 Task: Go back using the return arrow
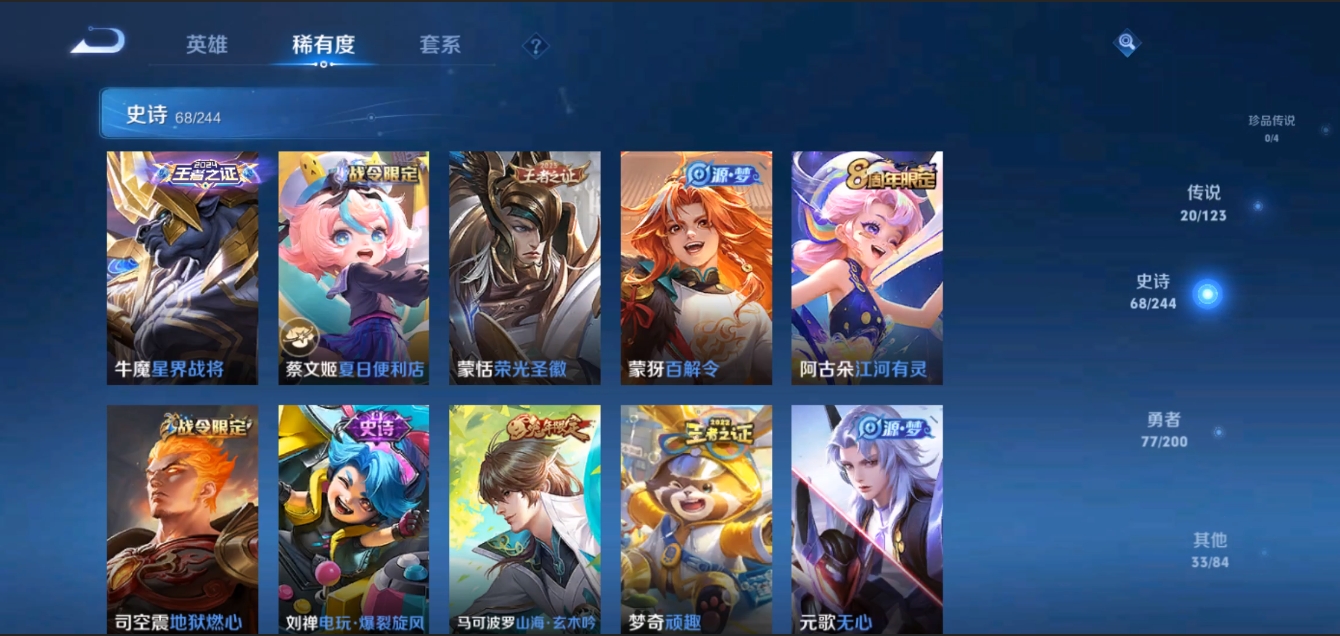pyautogui.click(x=98, y=42)
